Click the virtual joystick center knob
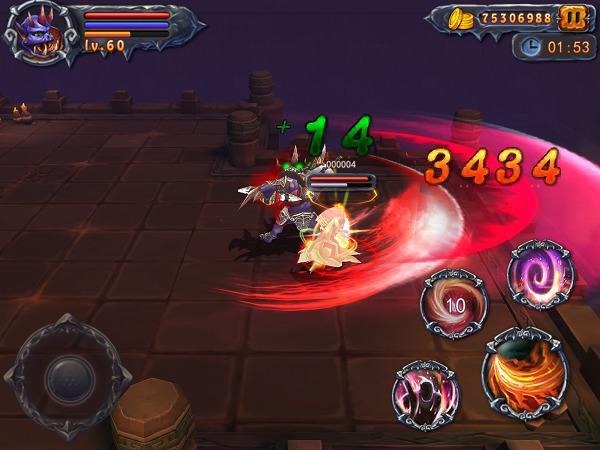The image size is (600, 450). click(70, 378)
